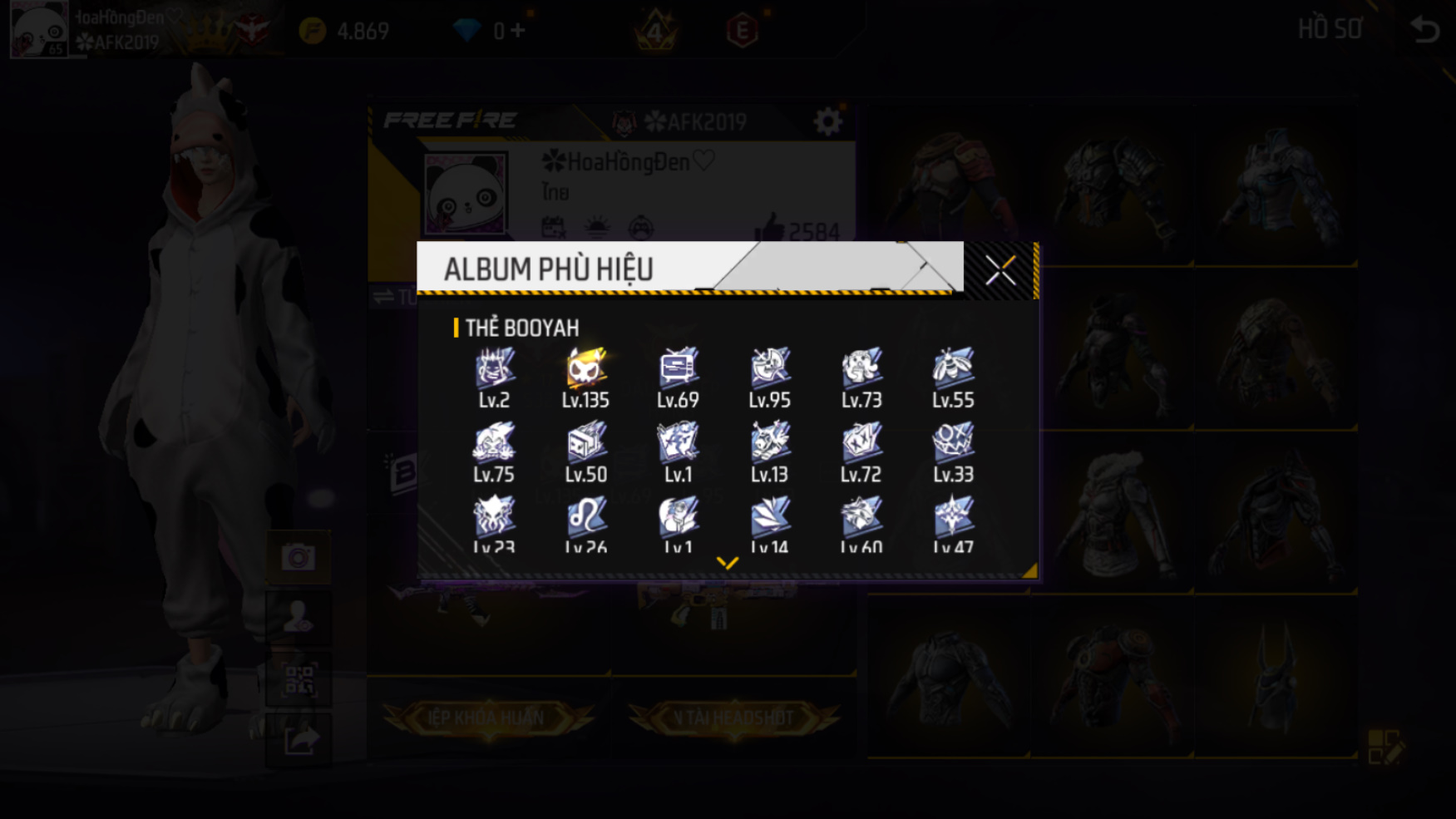Screen dimensions: 1456x819
Task: Select the Lv.72 badge
Action: click(x=861, y=442)
